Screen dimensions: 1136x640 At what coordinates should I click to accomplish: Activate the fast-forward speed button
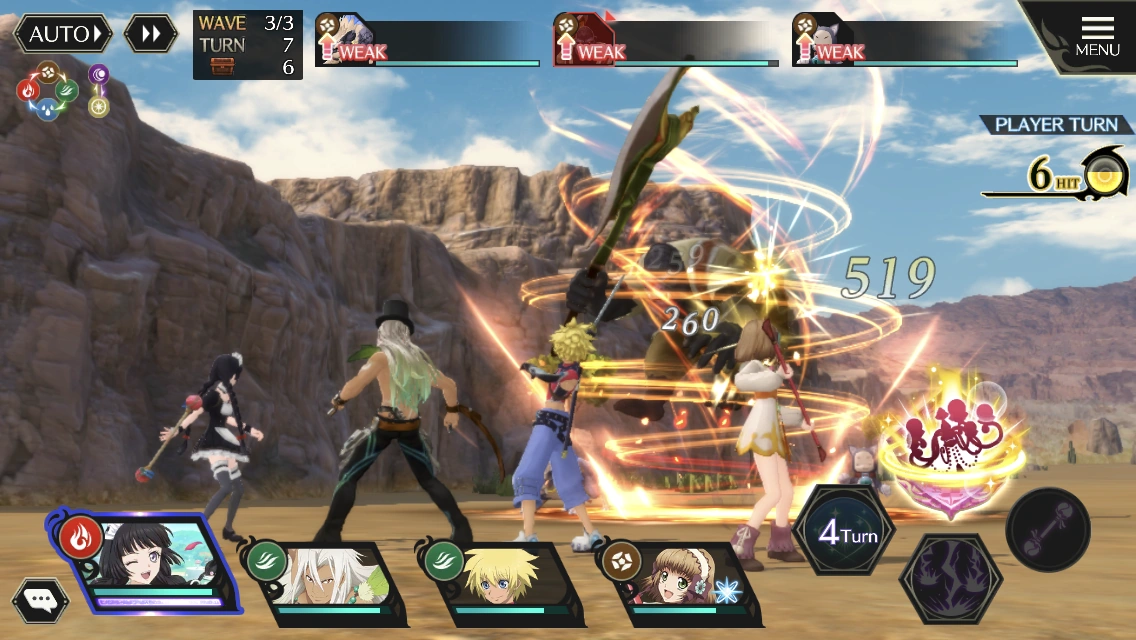tap(151, 34)
